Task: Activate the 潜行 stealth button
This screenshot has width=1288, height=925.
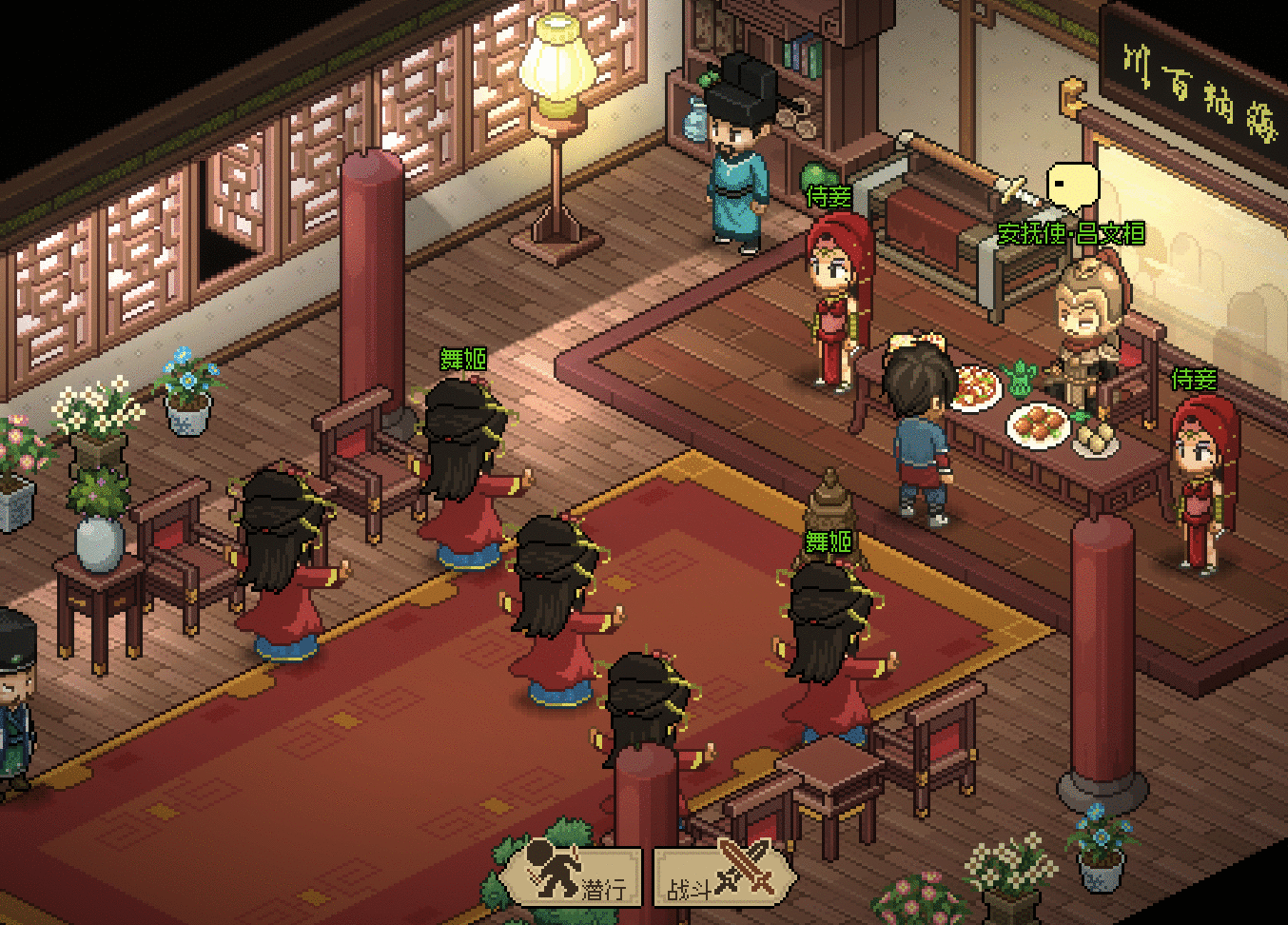Action: [x=572, y=875]
